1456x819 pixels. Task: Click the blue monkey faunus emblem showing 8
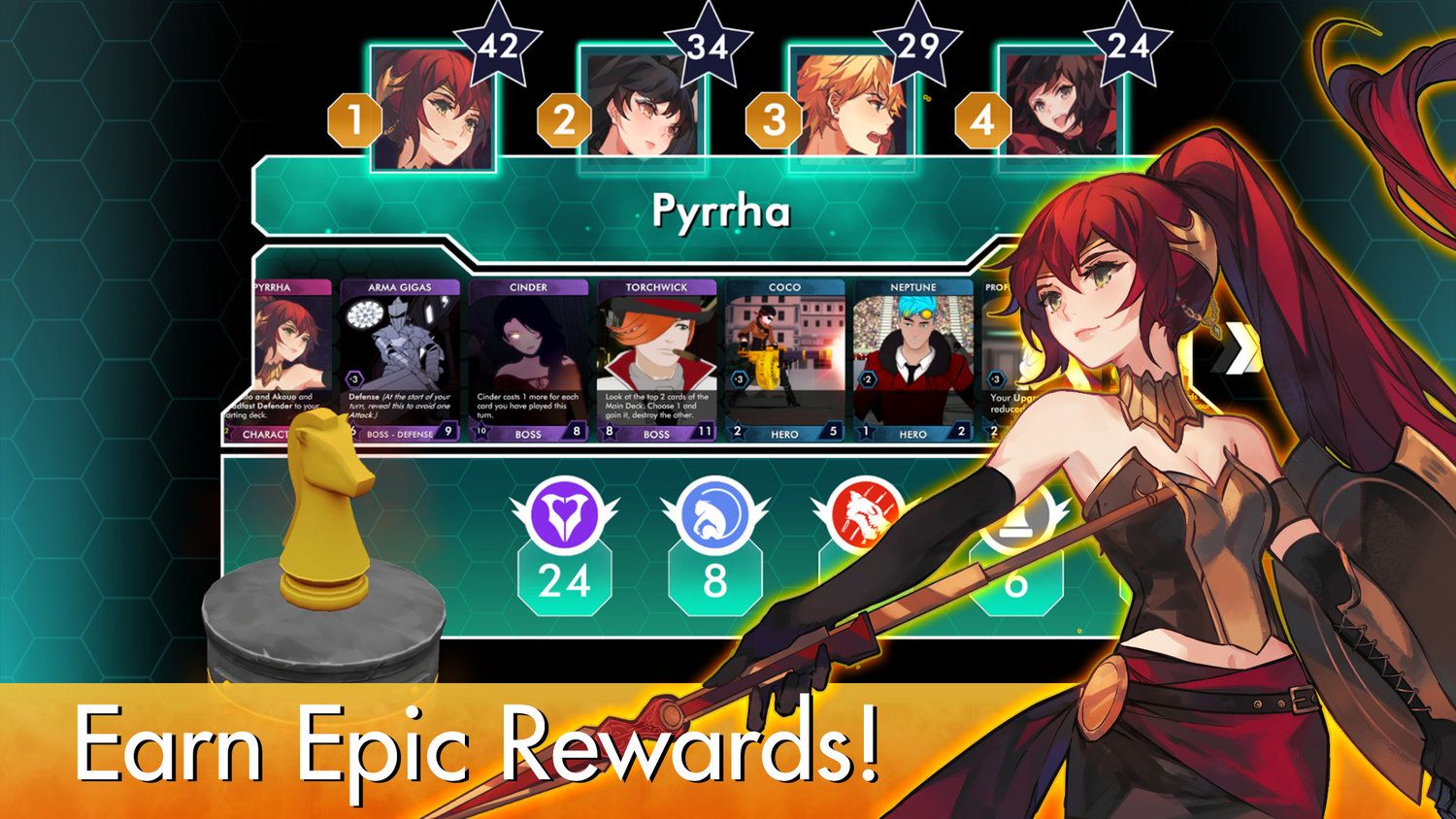pos(712,517)
